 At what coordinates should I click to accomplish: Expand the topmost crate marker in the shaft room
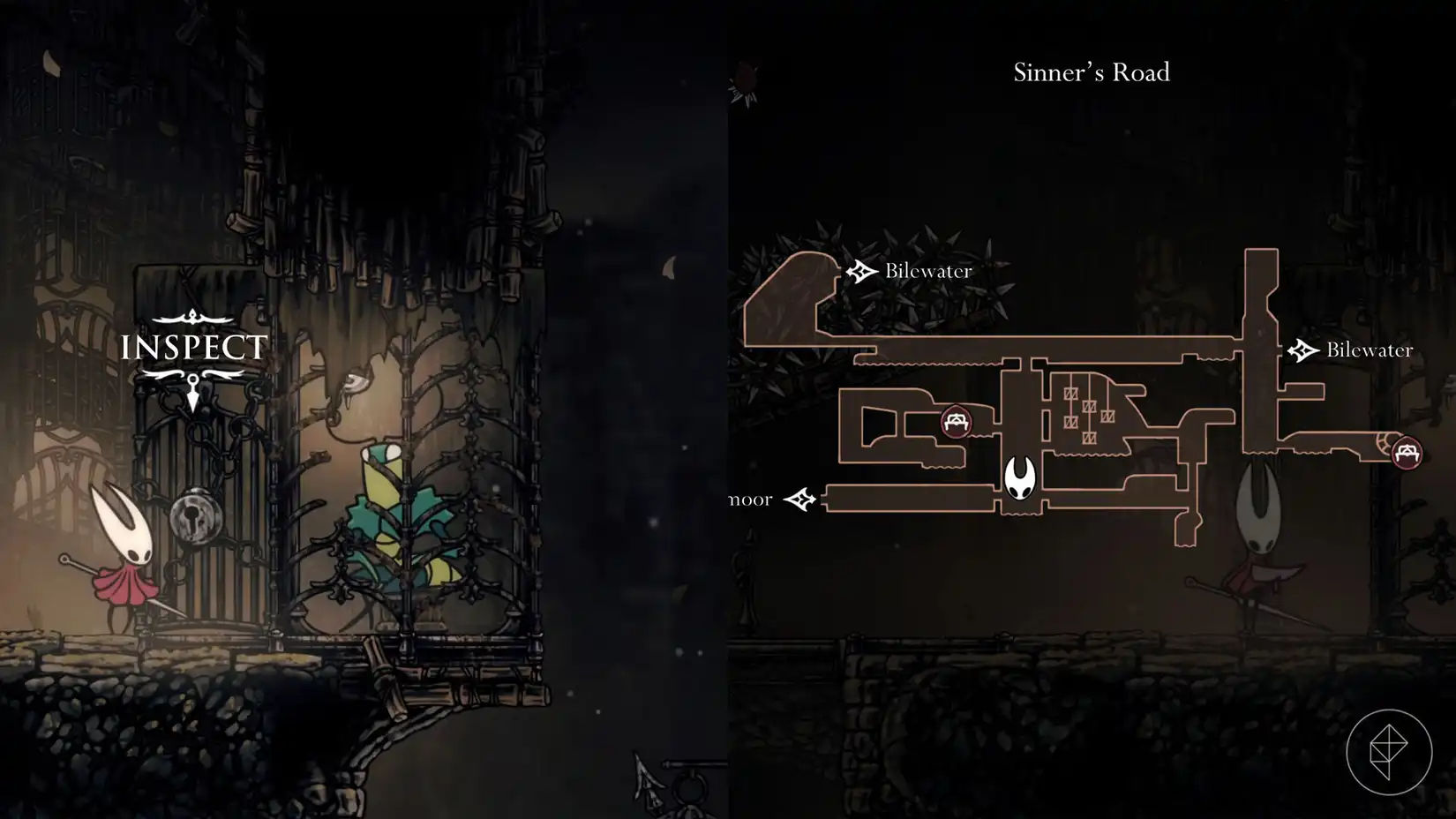point(1071,393)
